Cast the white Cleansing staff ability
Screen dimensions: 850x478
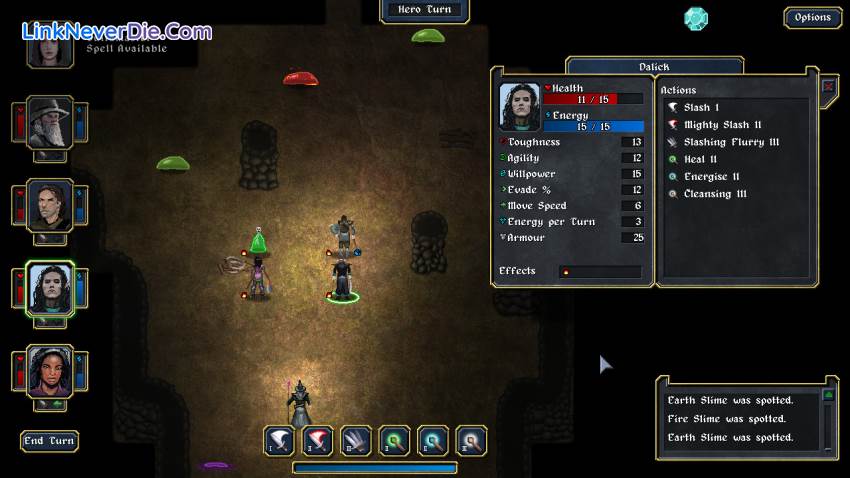(470, 440)
